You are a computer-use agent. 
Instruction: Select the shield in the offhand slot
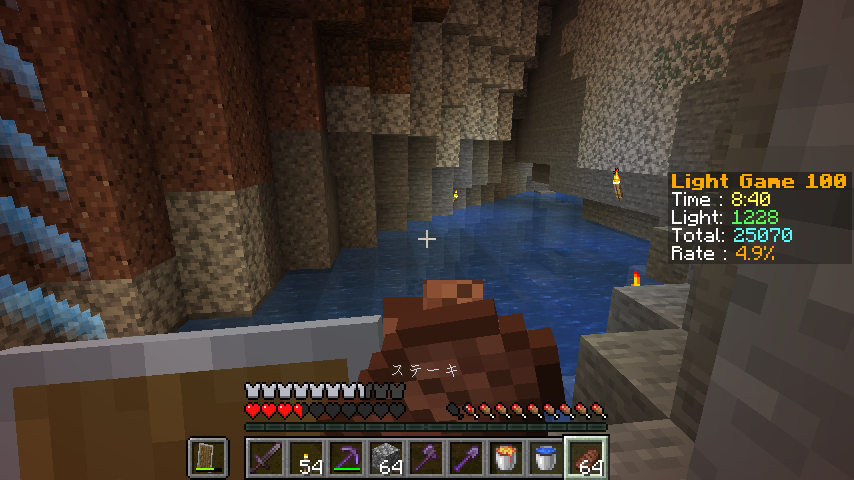point(207,458)
